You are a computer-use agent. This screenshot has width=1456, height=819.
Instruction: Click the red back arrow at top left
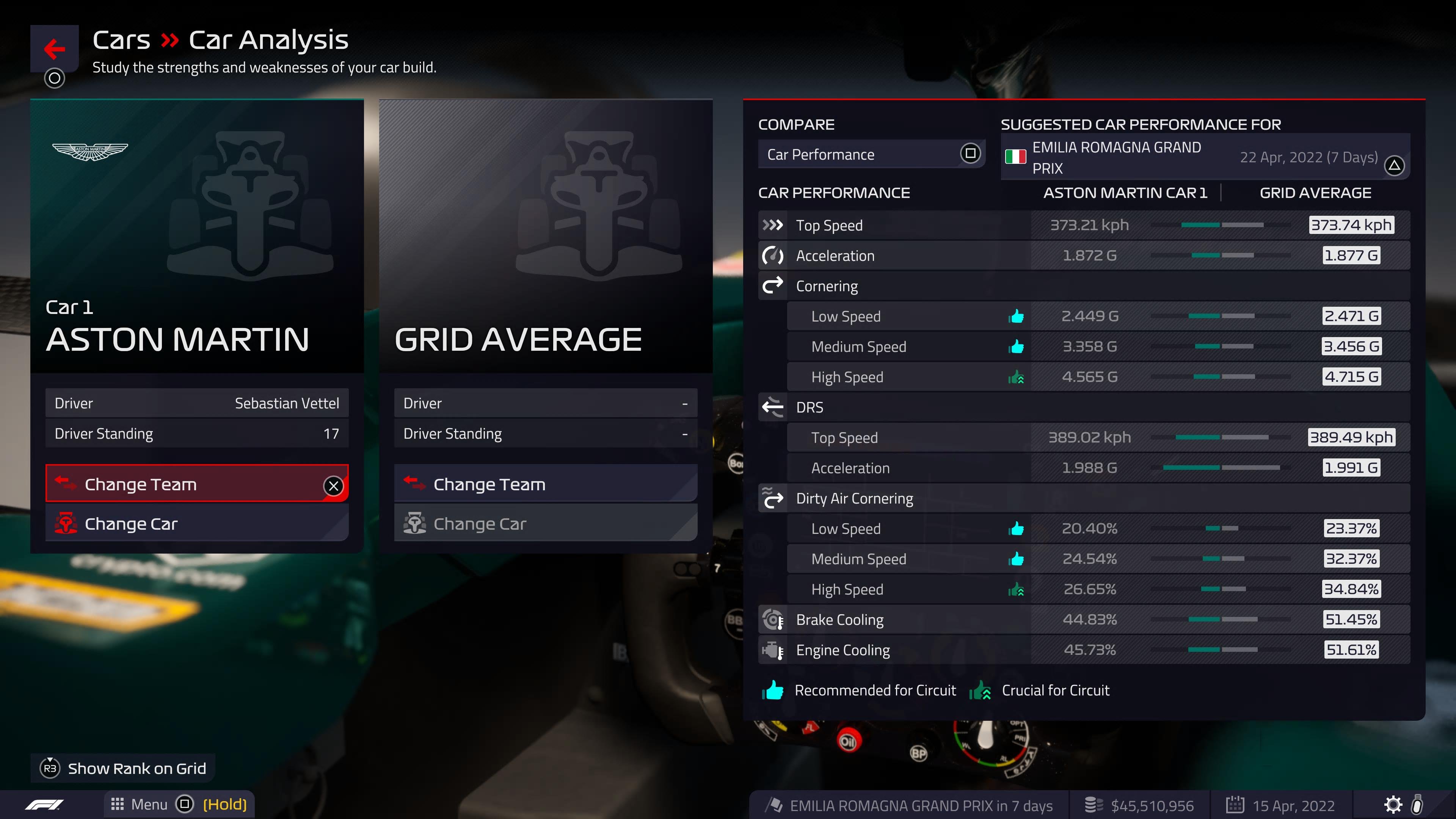[54, 49]
